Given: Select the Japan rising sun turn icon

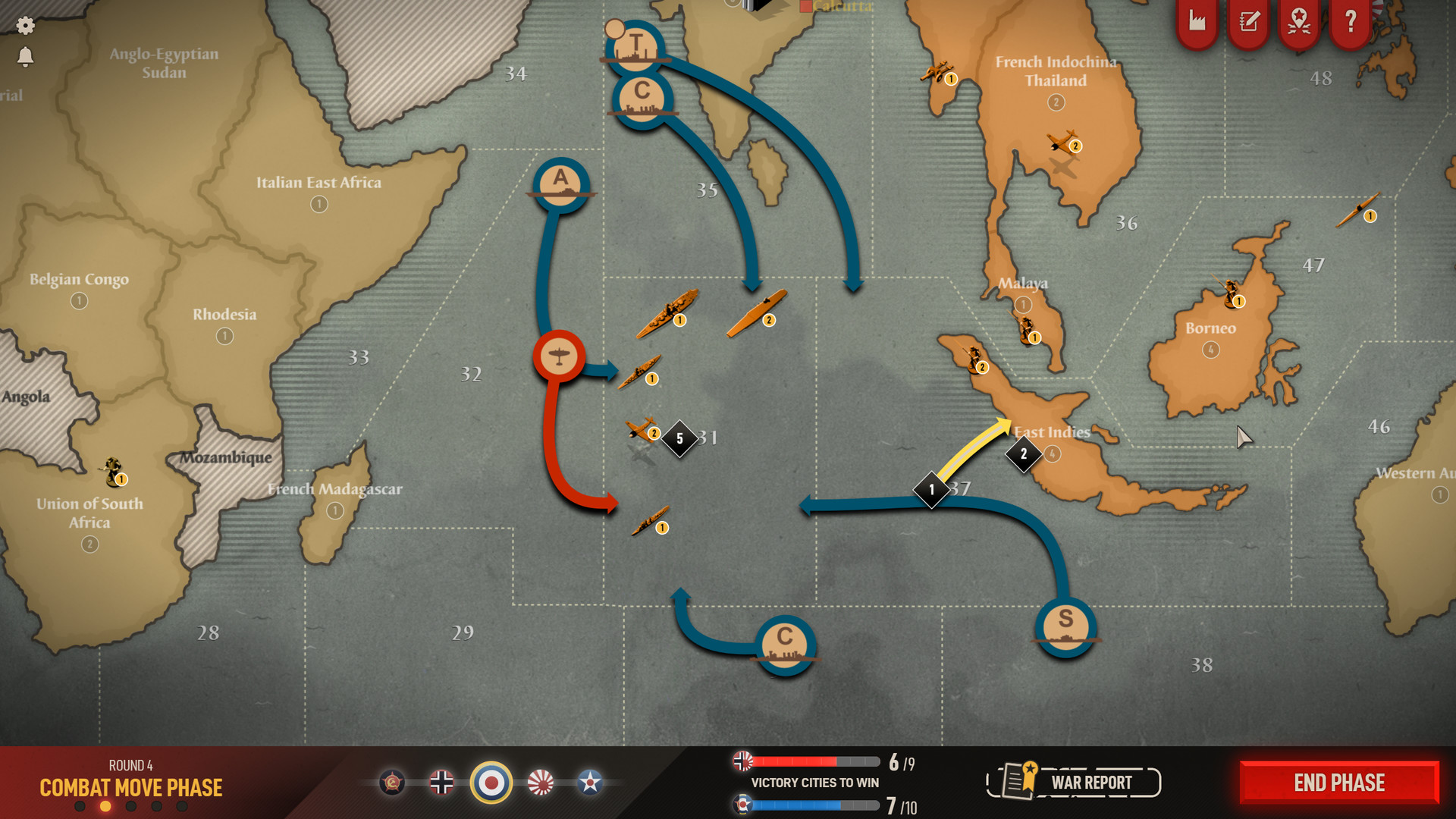Looking at the screenshot, I should [541, 782].
